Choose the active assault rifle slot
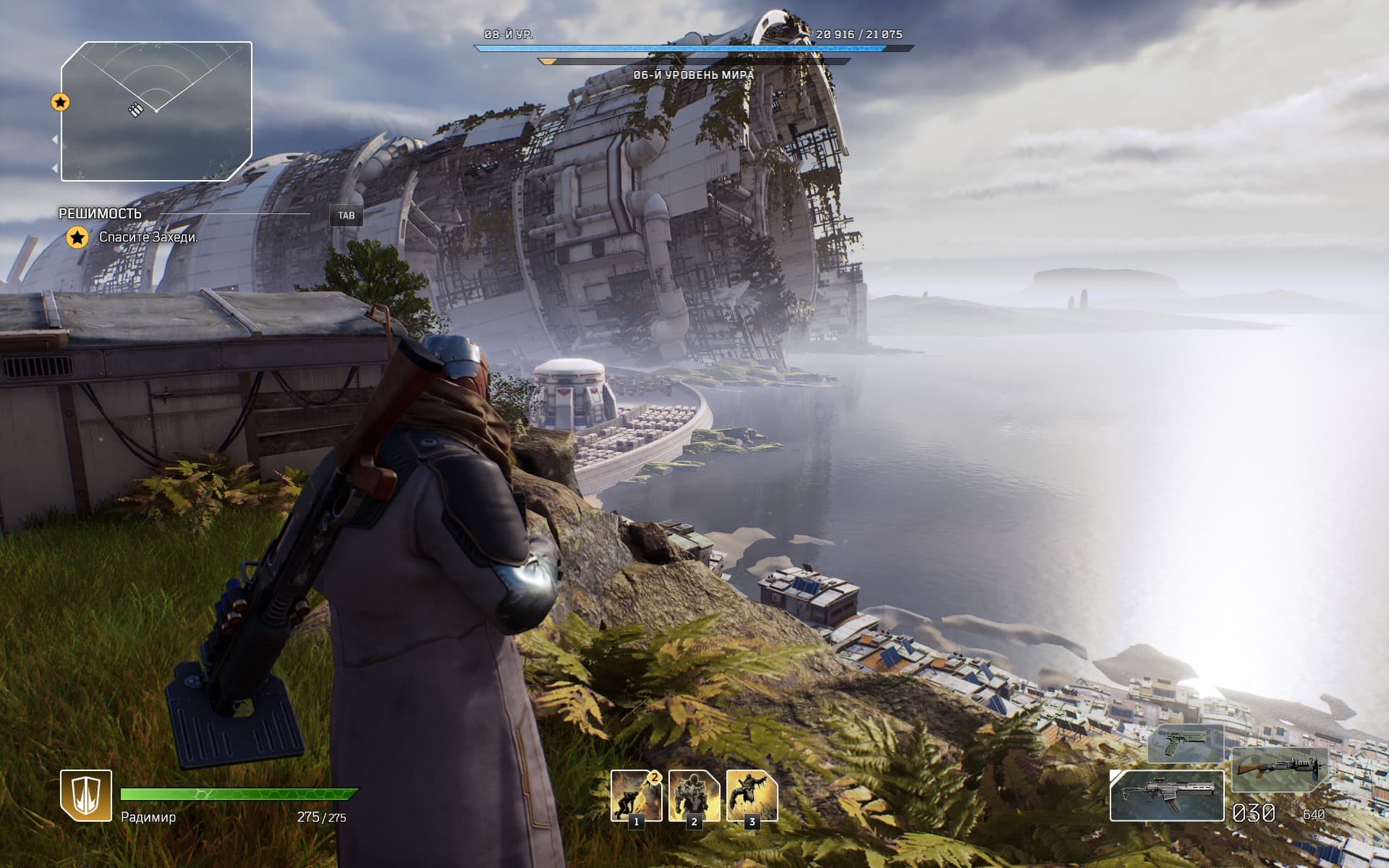The width and height of the screenshot is (1389, 868). 1166,796
